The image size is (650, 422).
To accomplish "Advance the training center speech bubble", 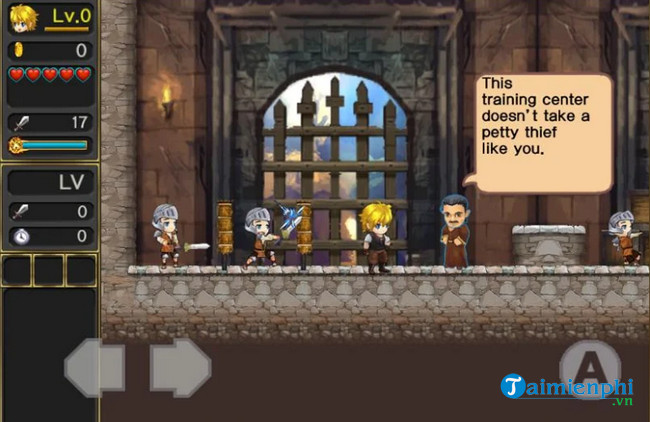I will click(543, 131).
